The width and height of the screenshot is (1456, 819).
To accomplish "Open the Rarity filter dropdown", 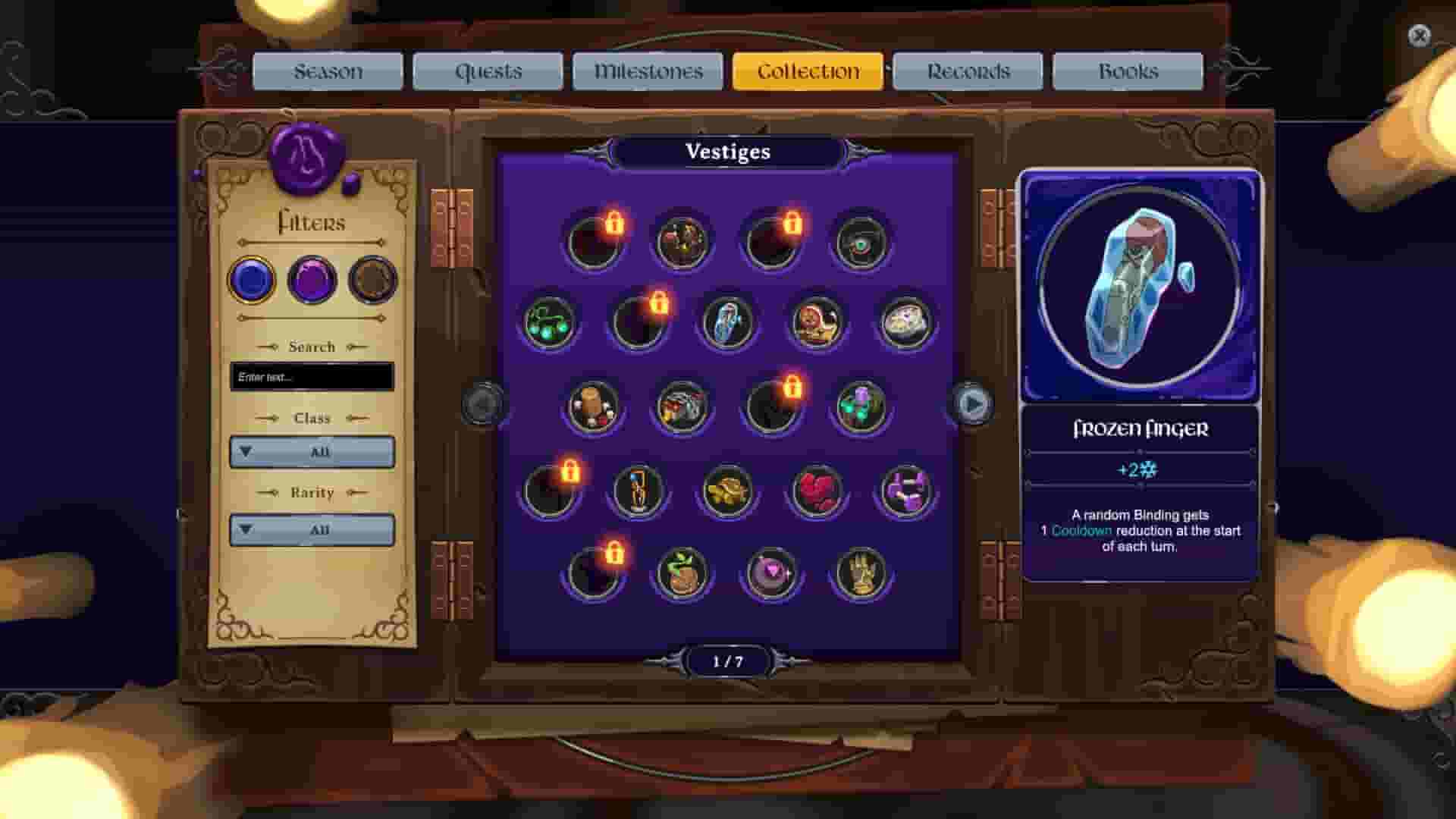I will click(311, 529).
